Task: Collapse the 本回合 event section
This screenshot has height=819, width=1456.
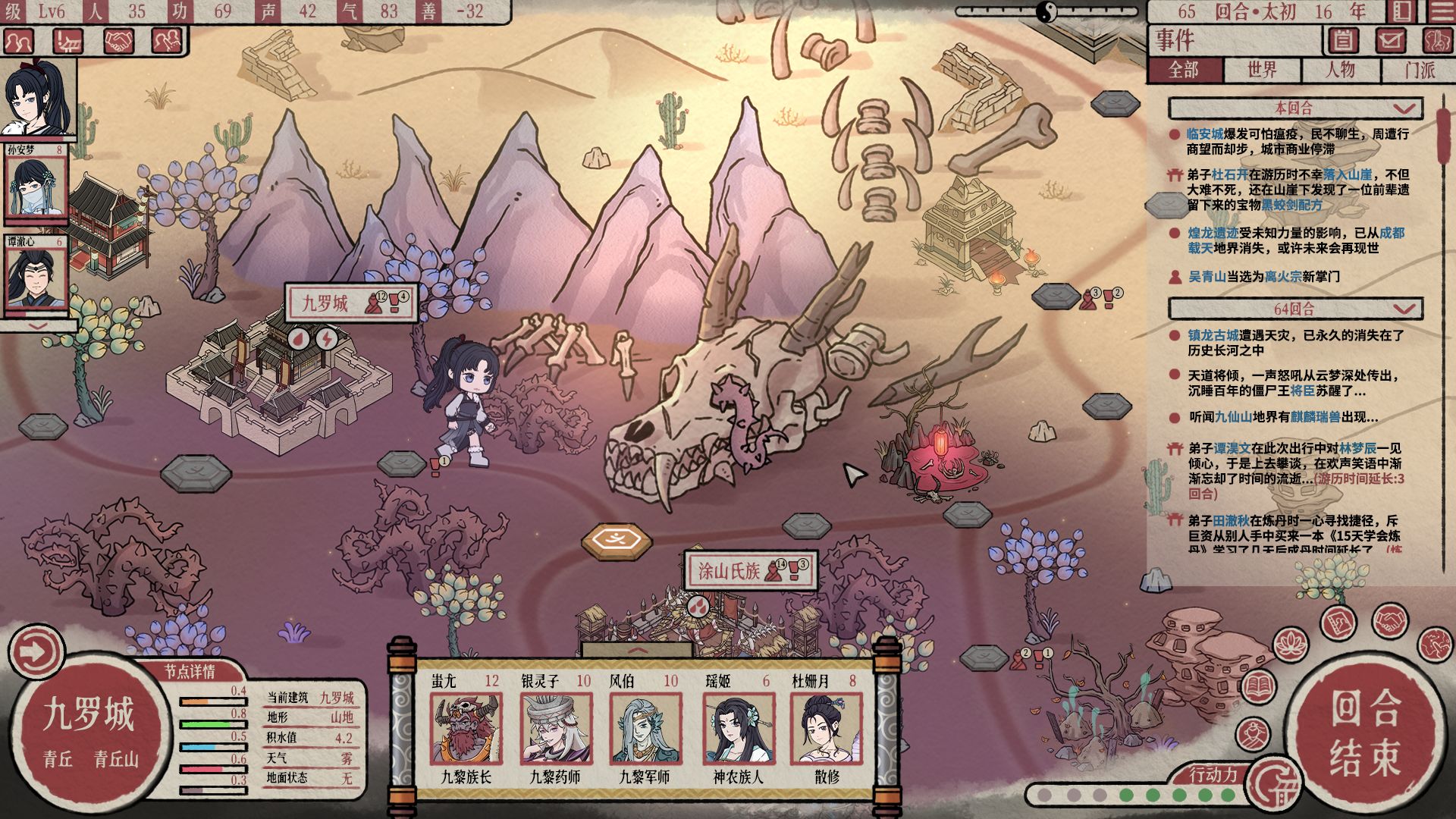Action: [x=1404, y=108]
